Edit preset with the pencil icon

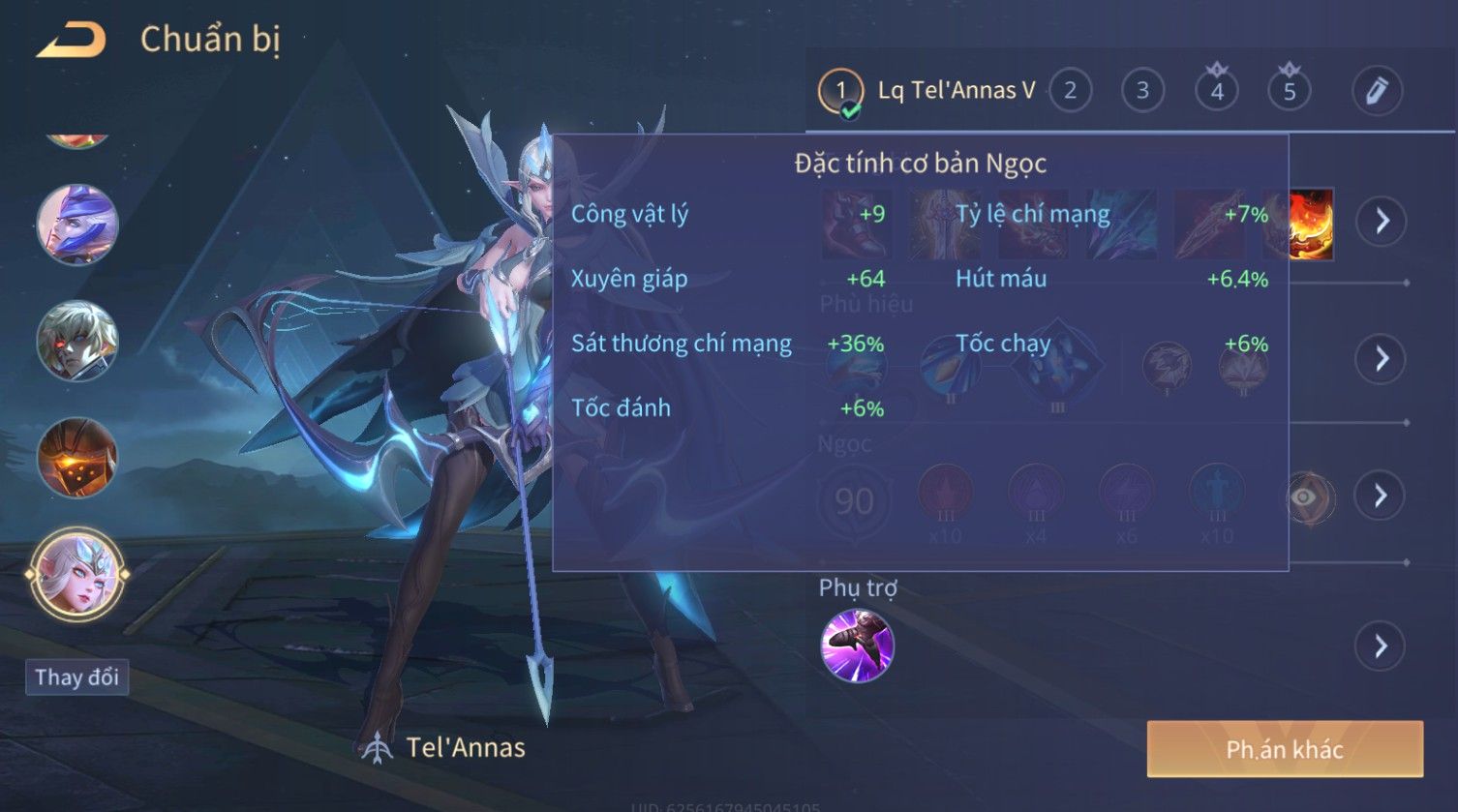[1377, 91]
